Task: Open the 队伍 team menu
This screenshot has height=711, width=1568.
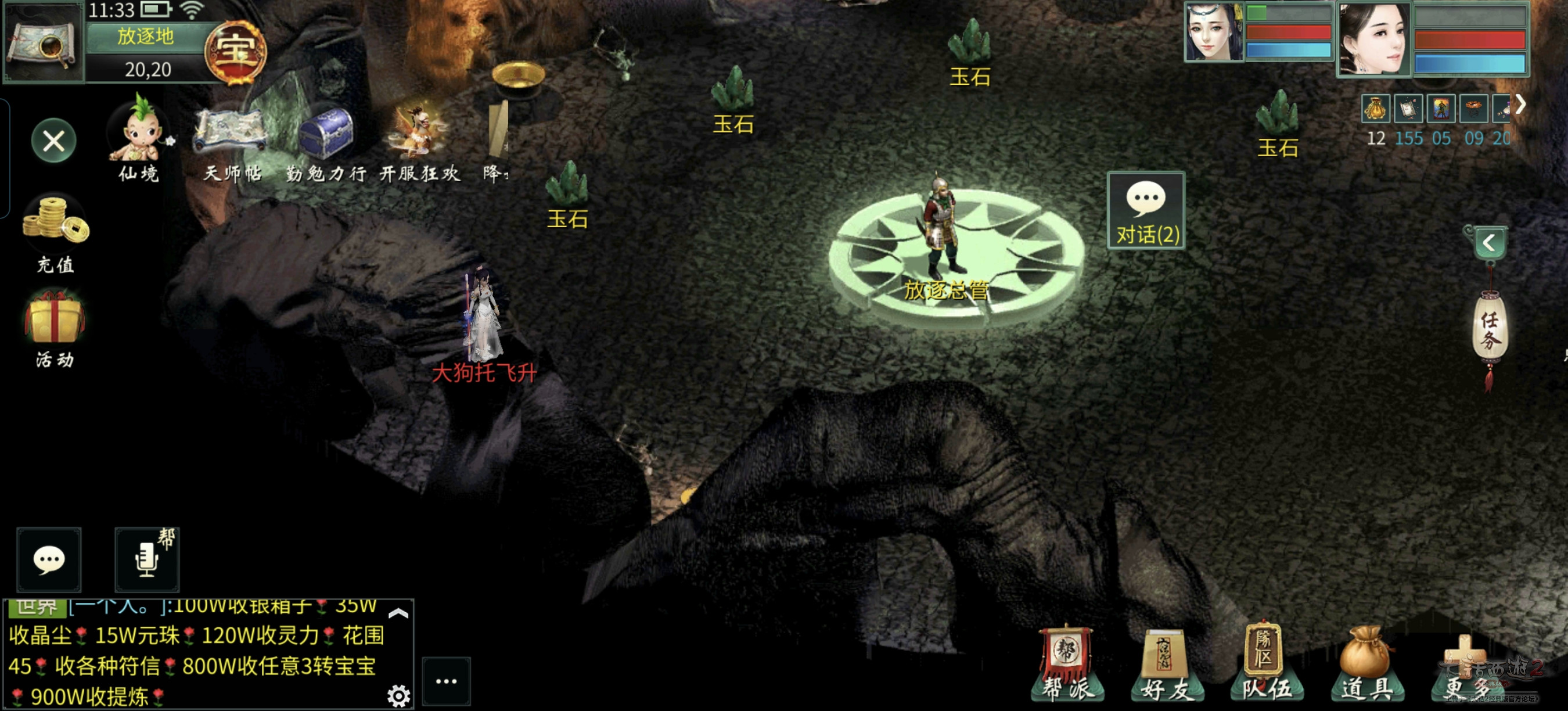Action: click(1266, 665)
